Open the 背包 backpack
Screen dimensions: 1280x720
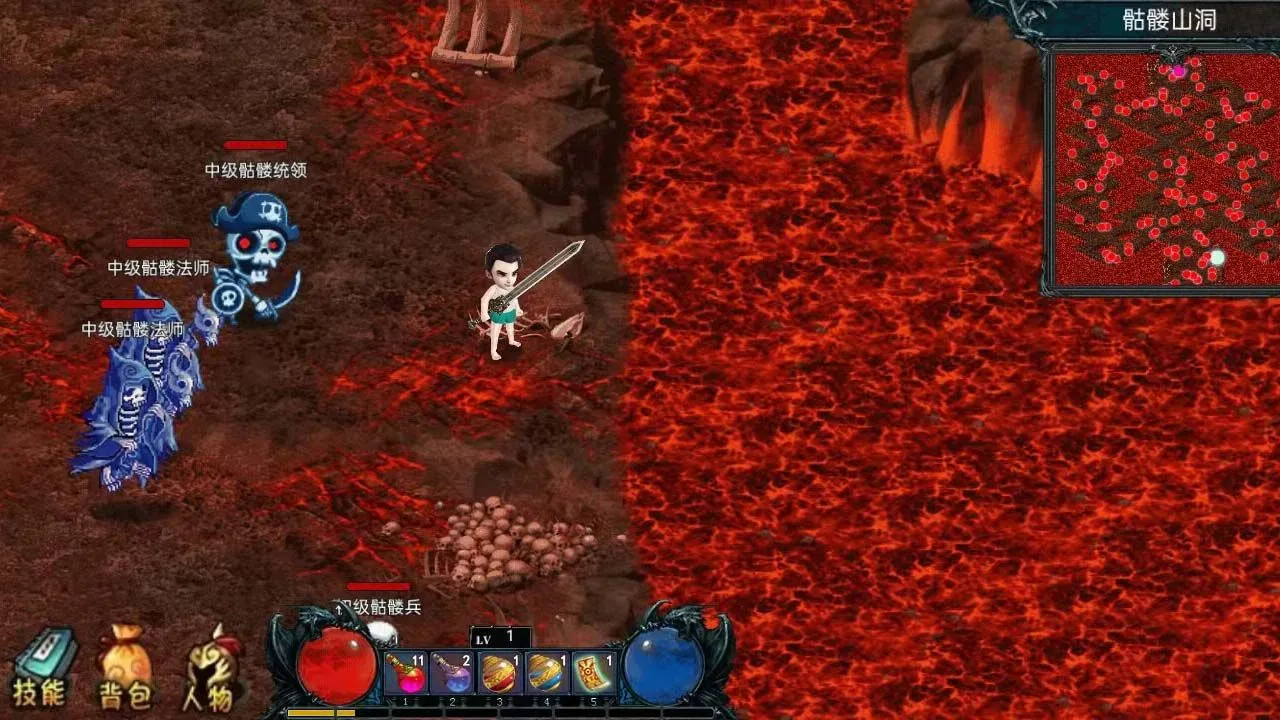point(124,667)
